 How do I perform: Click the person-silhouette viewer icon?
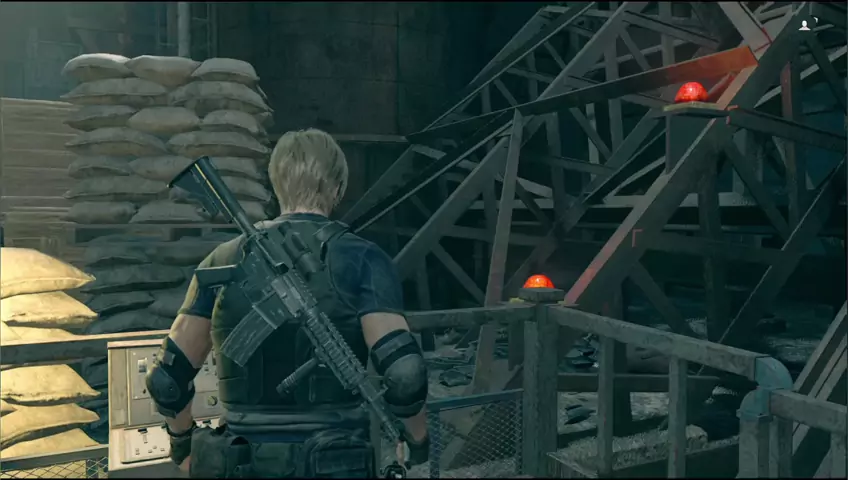click(804, 25)
